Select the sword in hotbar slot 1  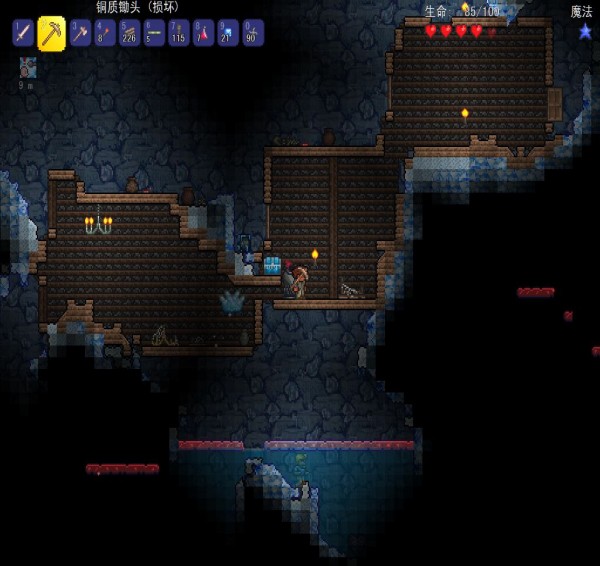[23, 33]
